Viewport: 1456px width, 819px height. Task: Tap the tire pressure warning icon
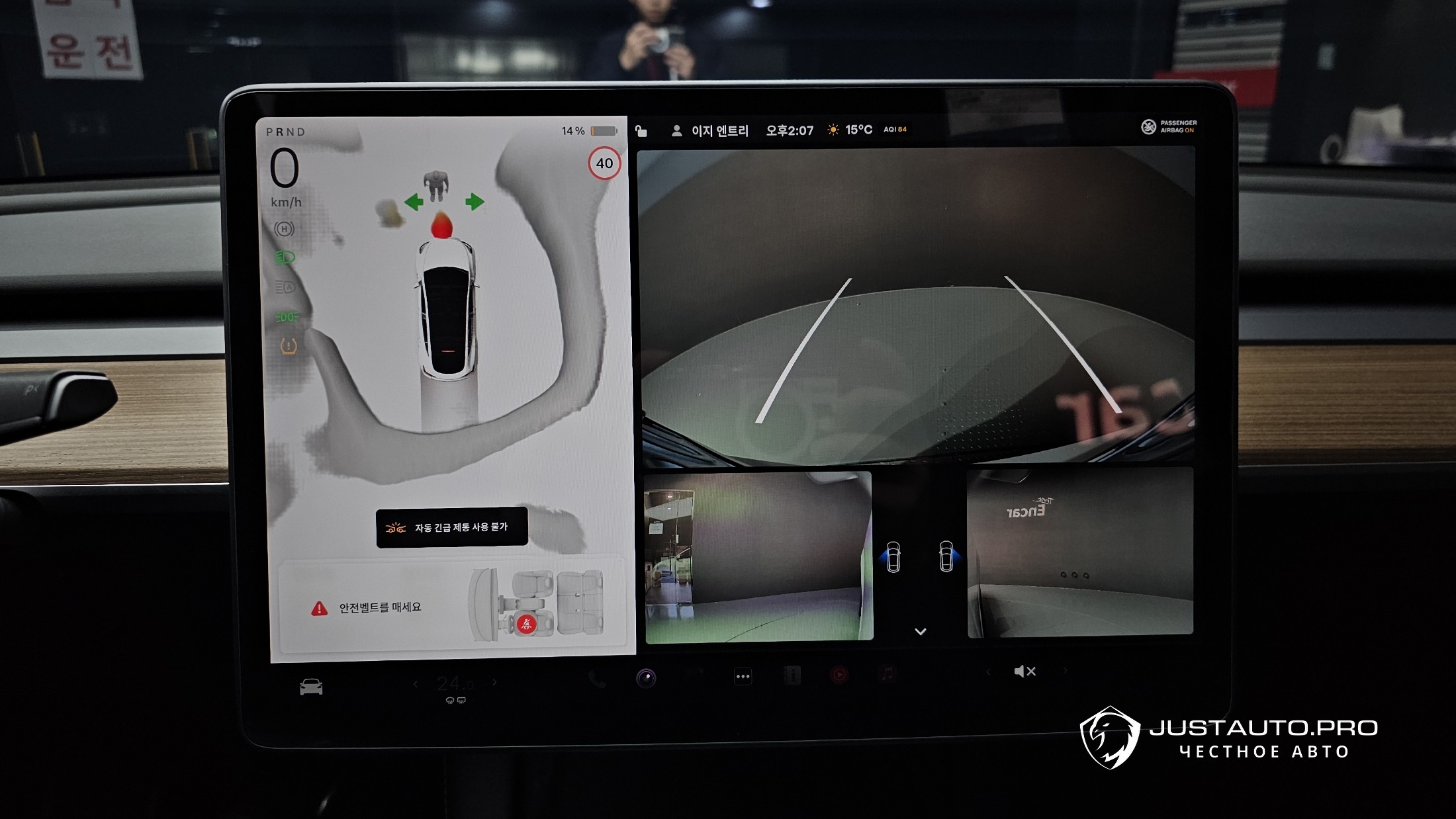[289, 346]
